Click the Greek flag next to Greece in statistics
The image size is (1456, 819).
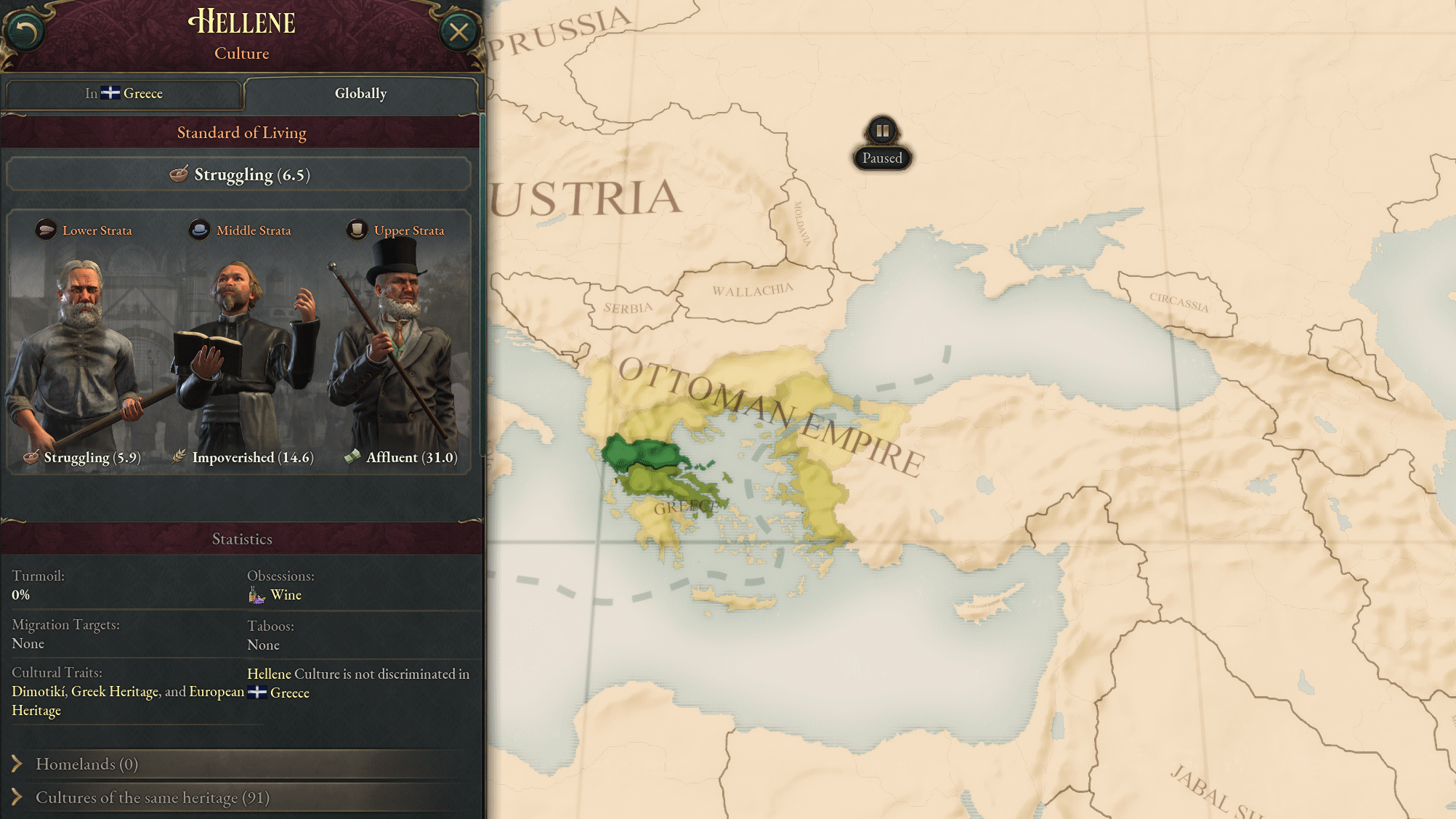point(256,693)
